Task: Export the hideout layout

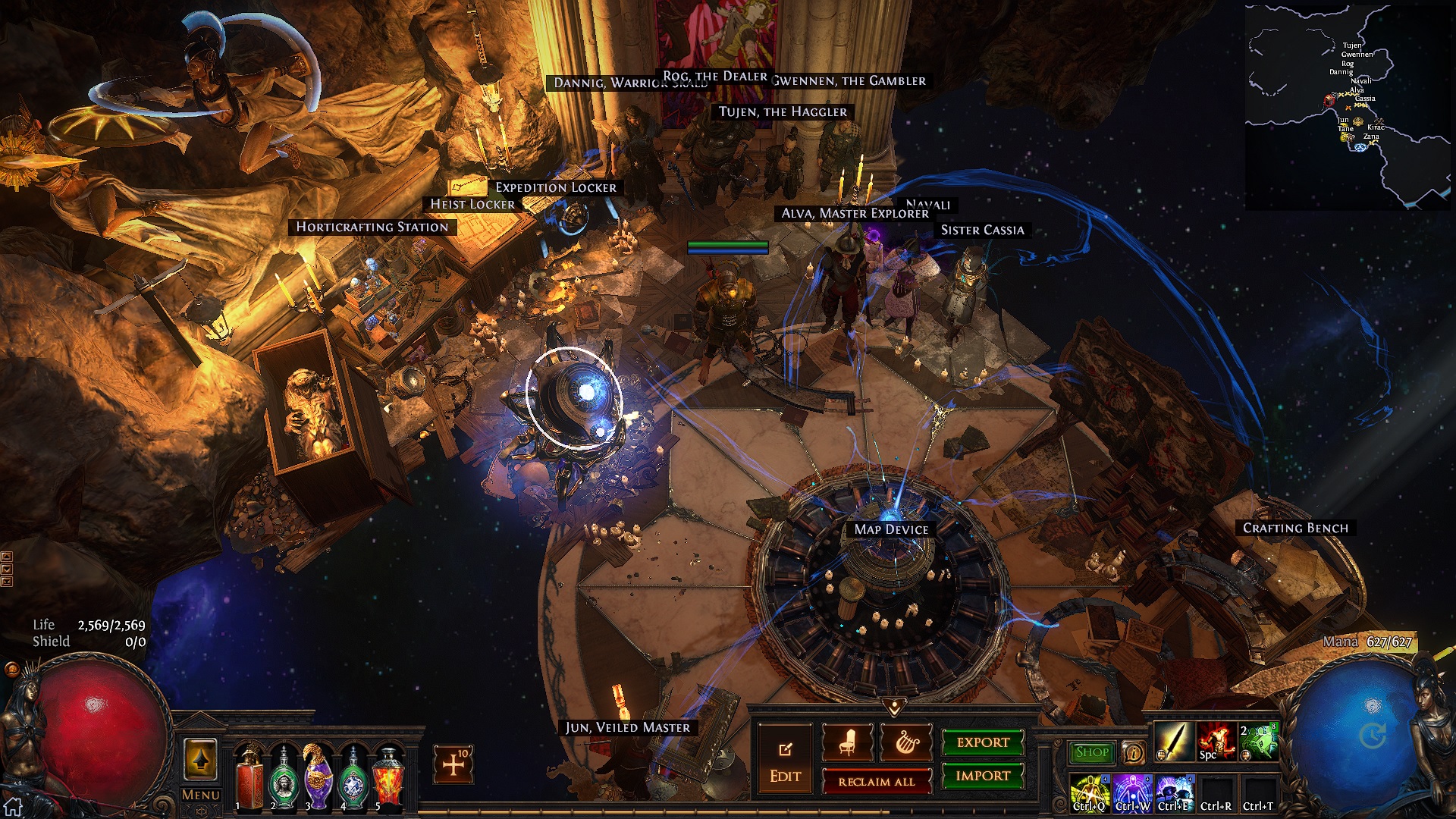Action: pyautogui.click(x=983, y=742)
